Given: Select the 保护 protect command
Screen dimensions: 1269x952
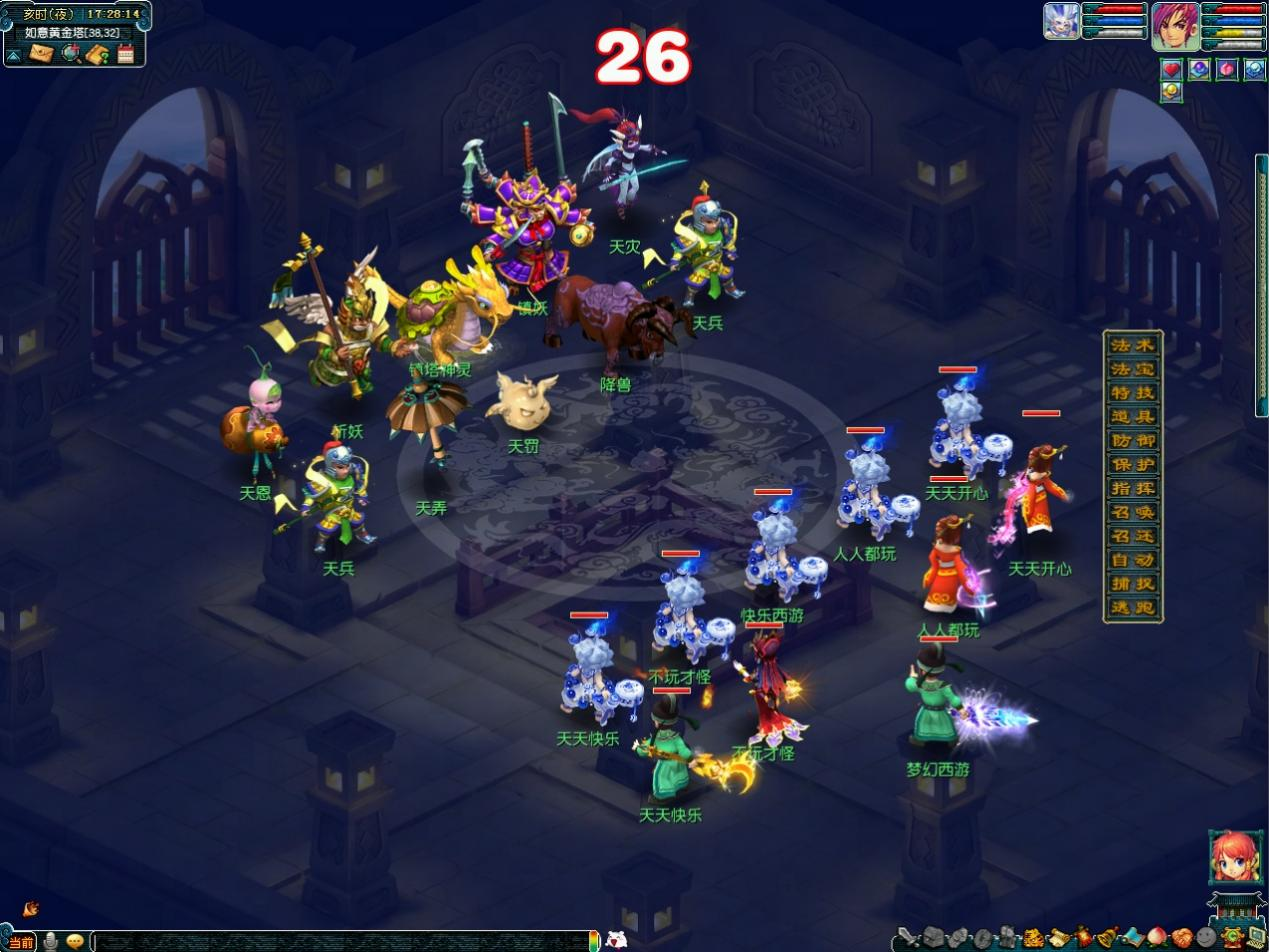Looking at the screenshot, I should pyautogui.click(x=1133, y=465).
